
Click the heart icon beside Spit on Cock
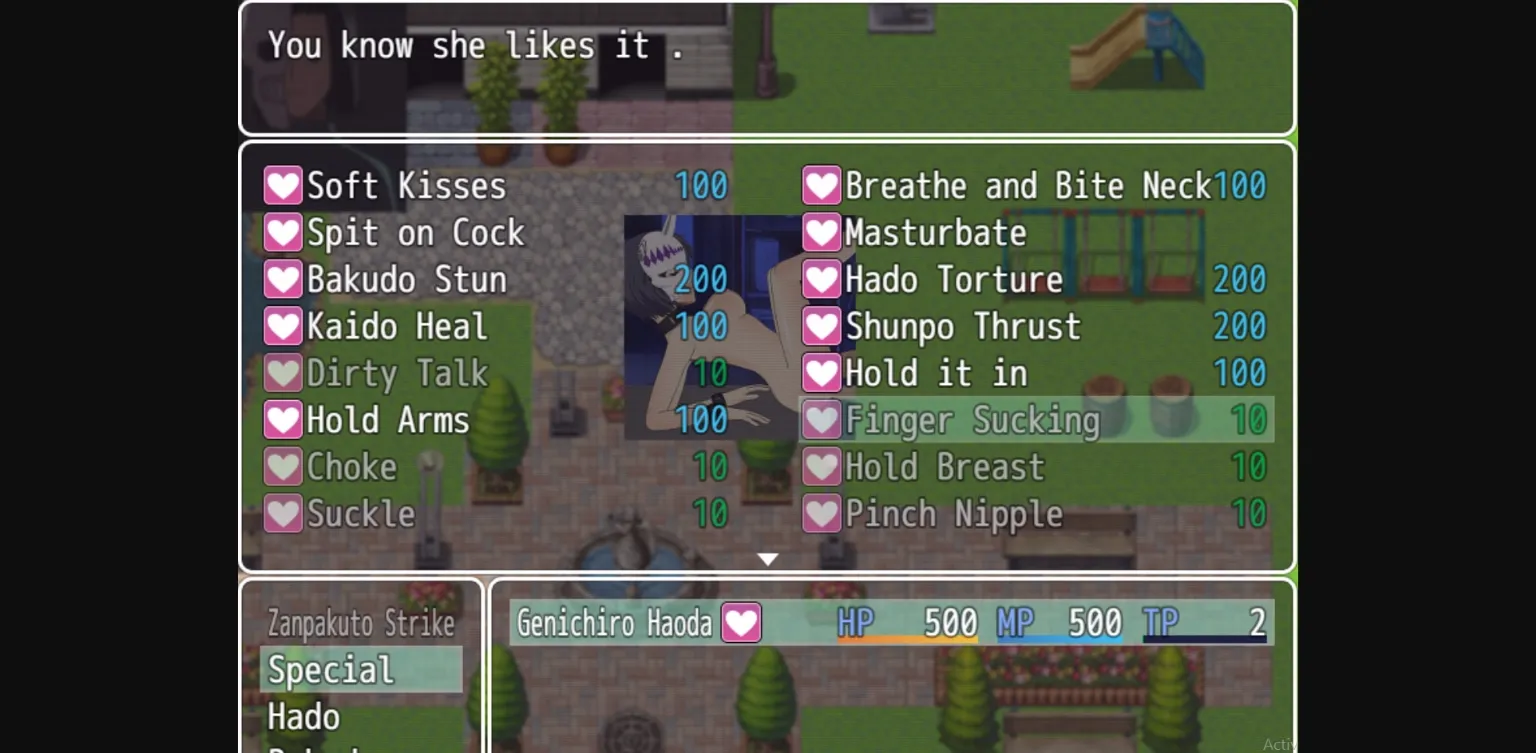click(x=283, y=232)
